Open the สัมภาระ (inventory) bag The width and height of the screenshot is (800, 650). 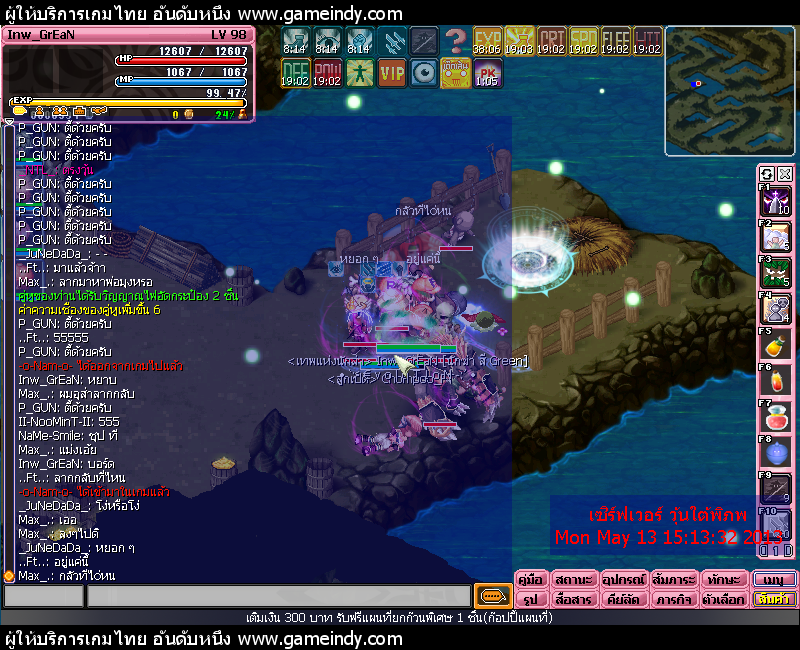coord(672,579)
